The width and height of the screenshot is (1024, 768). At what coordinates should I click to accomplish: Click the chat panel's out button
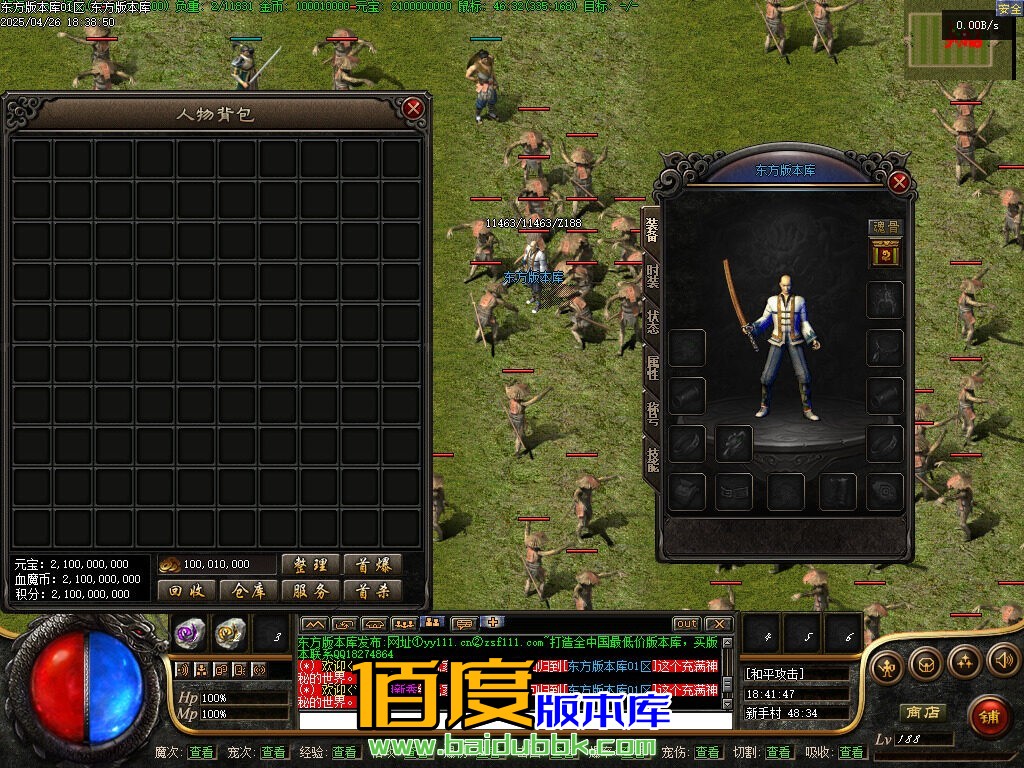[686, 624]
